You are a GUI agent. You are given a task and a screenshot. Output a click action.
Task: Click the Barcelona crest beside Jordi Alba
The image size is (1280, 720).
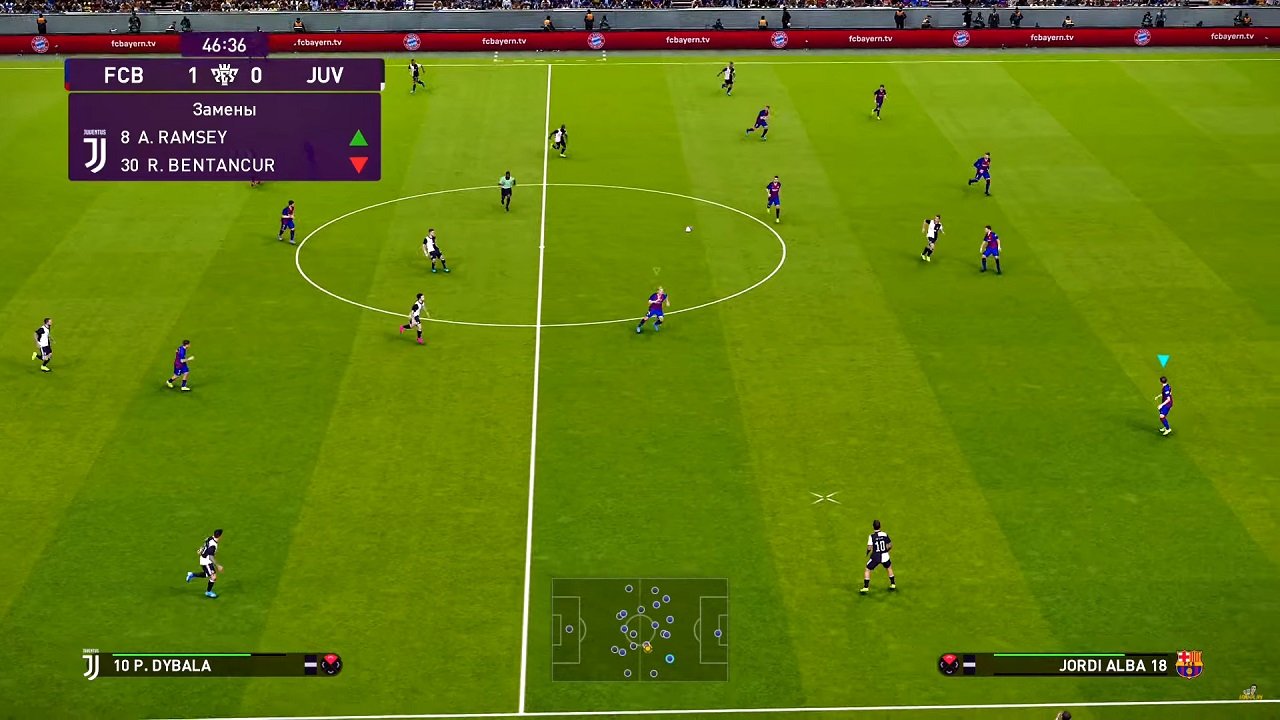pyautogui.click(x=1188, y=663)
